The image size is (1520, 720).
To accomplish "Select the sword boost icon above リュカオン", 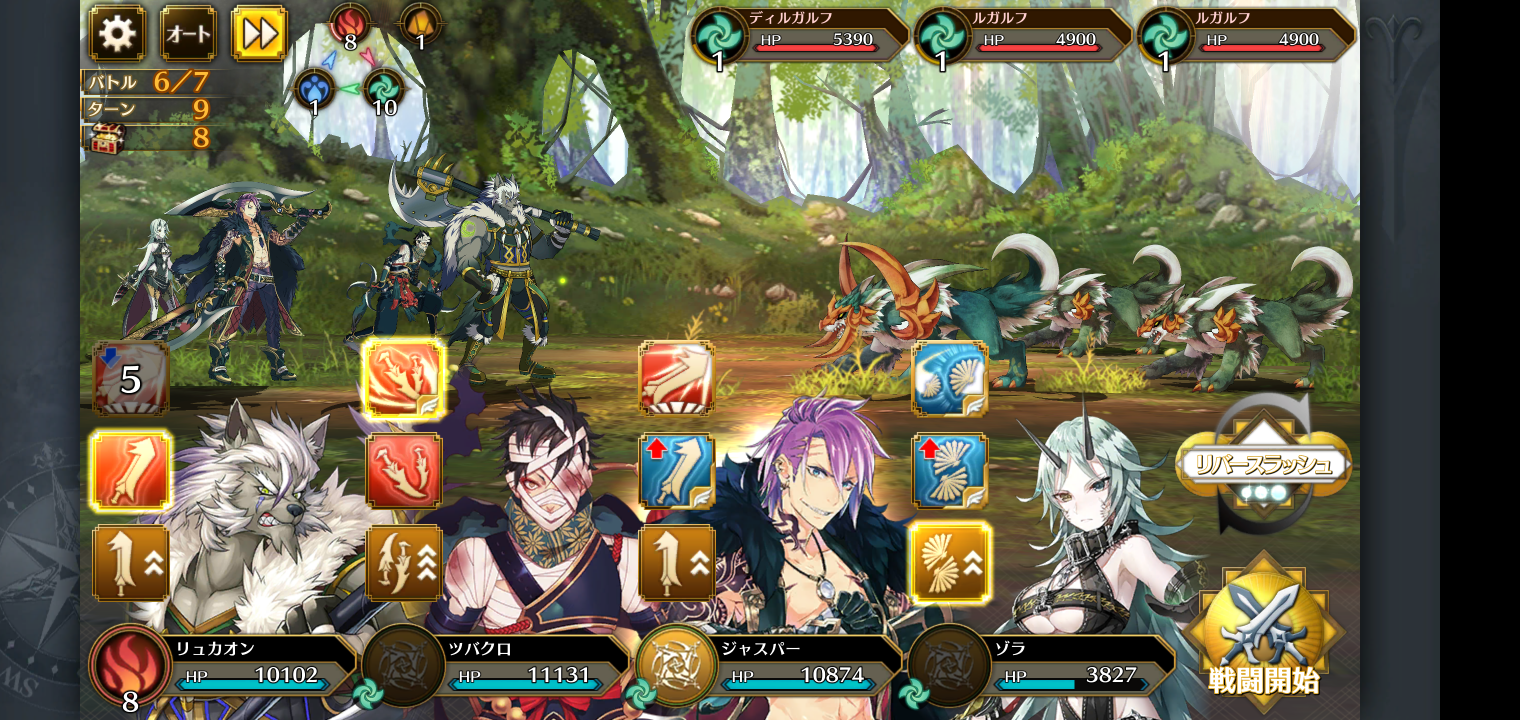I will click(x=131, y=562).
